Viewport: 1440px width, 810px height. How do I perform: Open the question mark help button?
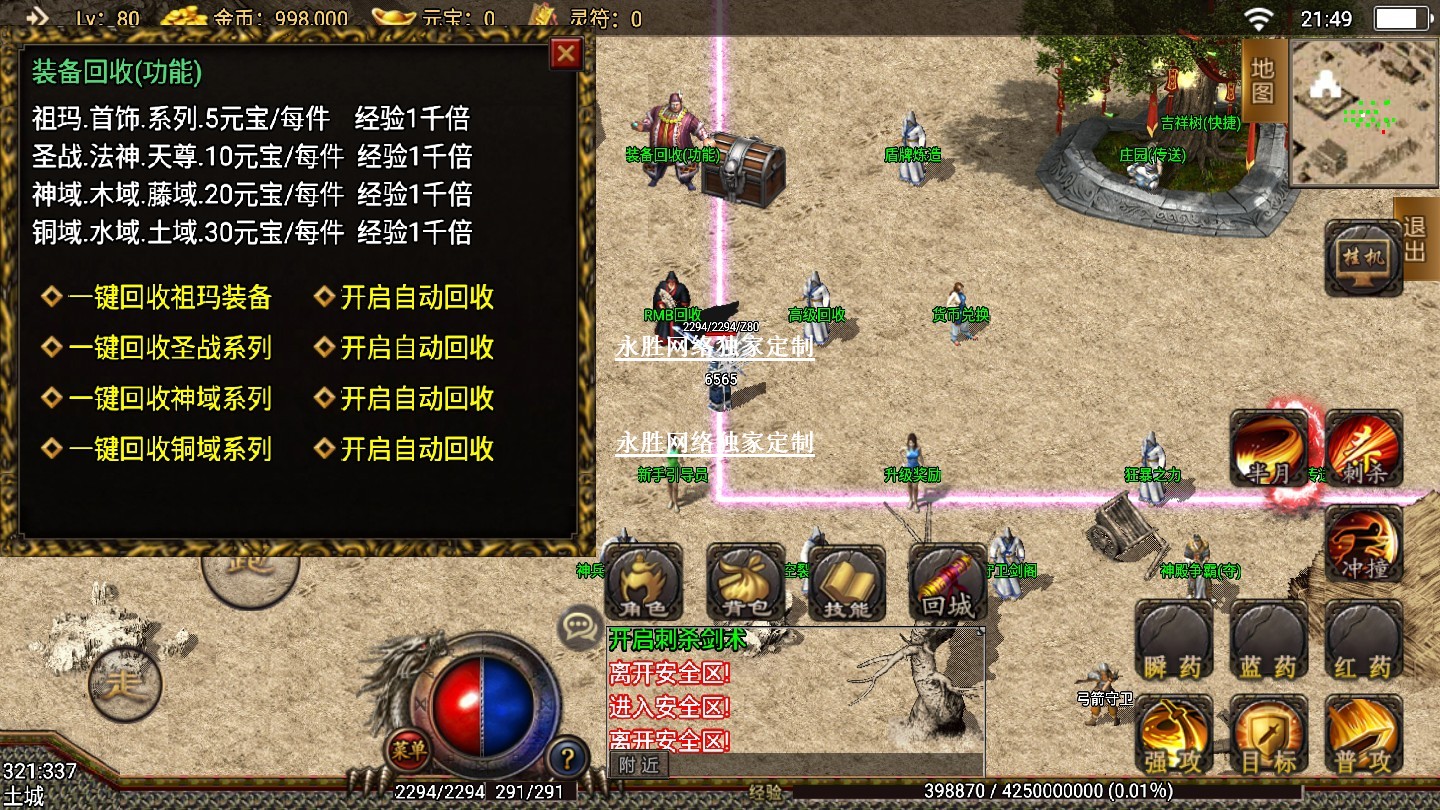click(x=567, y=757)
